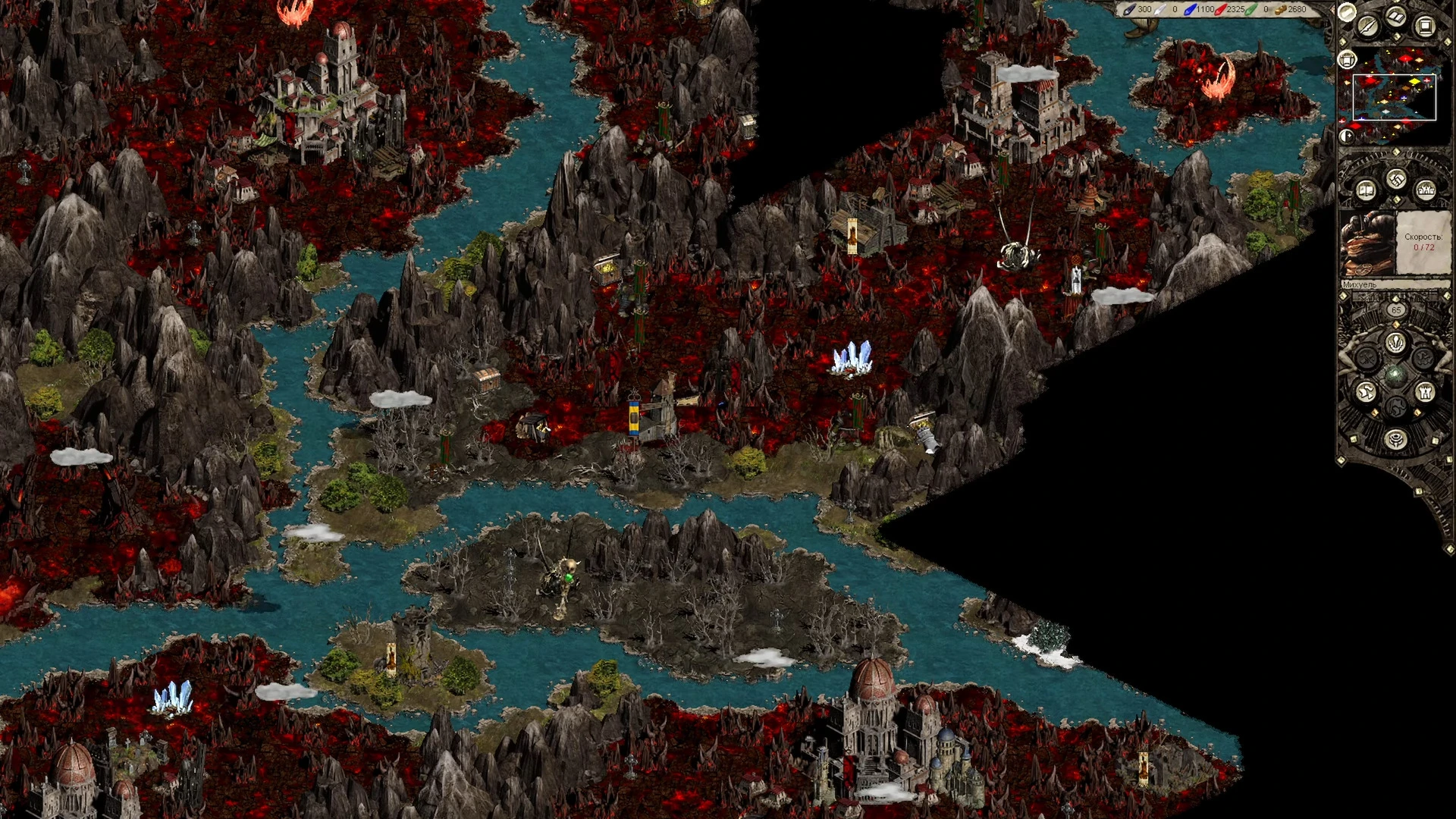Open the book button above the minimap
The image size is (1456, 819).
coord(1396,17)
